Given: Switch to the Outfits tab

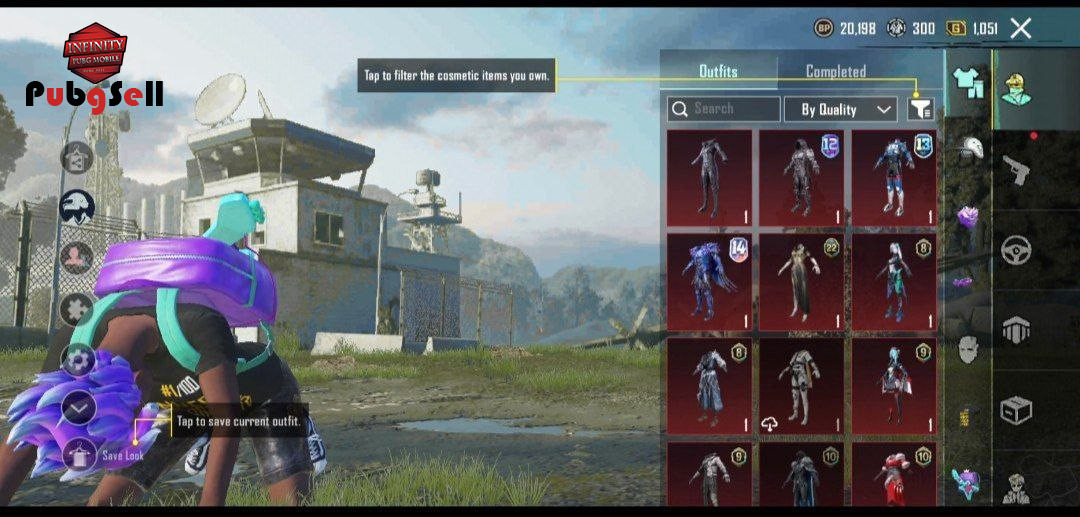Looking at the screenshot, I should pos(718,71).
